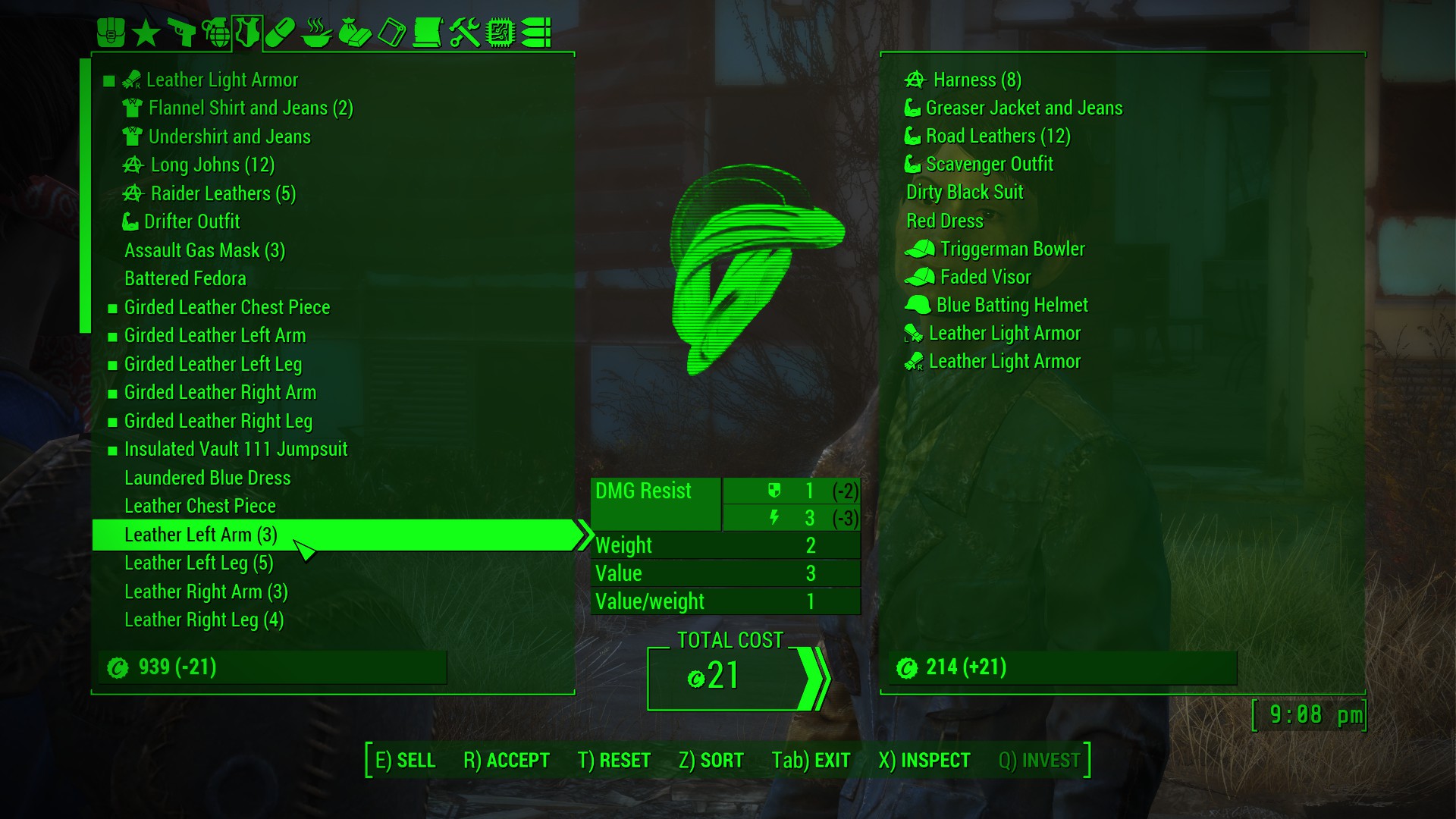The width and height of the screenshot is (1456, 819).
Task: Choose the Girded Leather Chest Piece entry
Action: point(227,307)
